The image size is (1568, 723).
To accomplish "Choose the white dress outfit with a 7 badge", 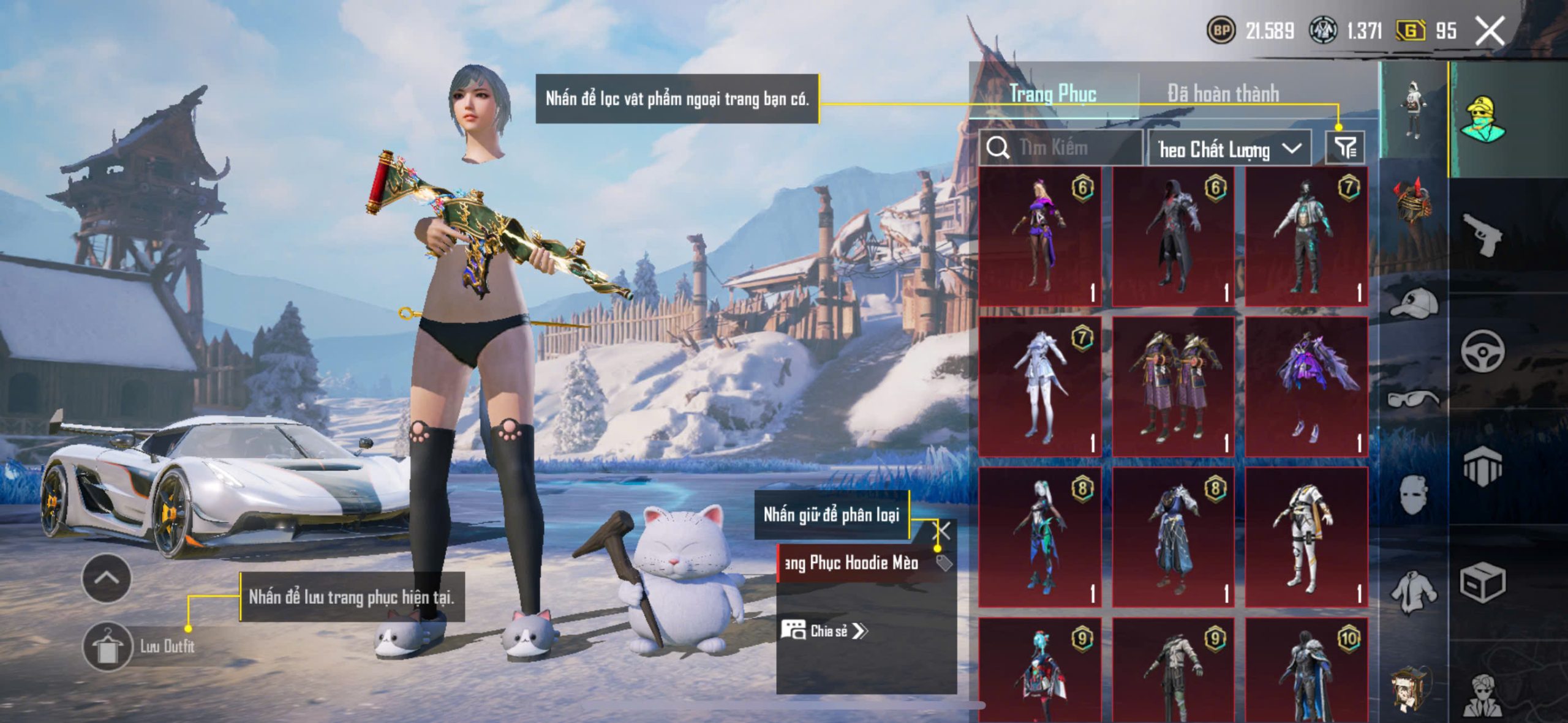I will coord(1040,387).
